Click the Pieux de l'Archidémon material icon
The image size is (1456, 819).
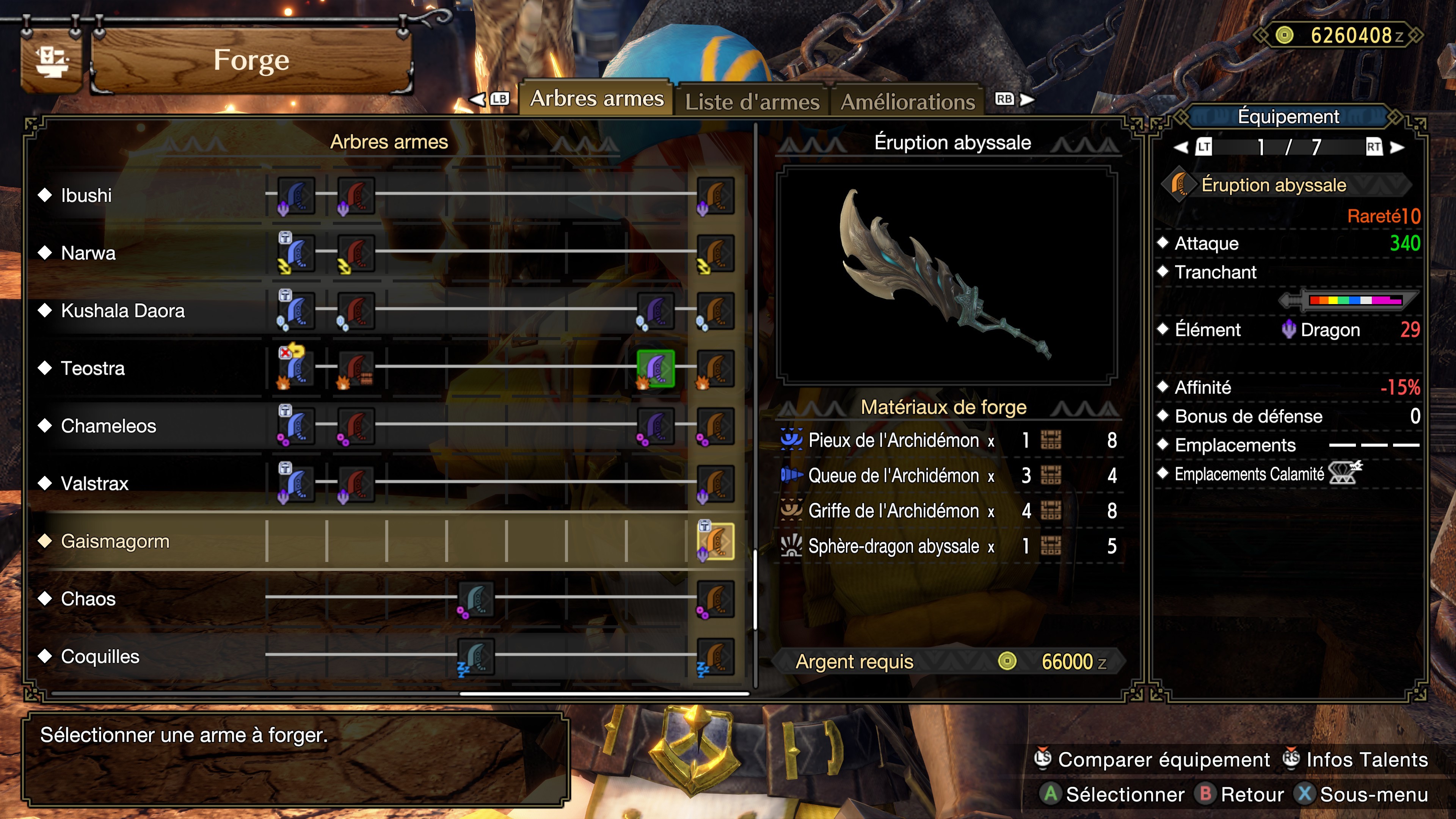(x=791, y=440)
